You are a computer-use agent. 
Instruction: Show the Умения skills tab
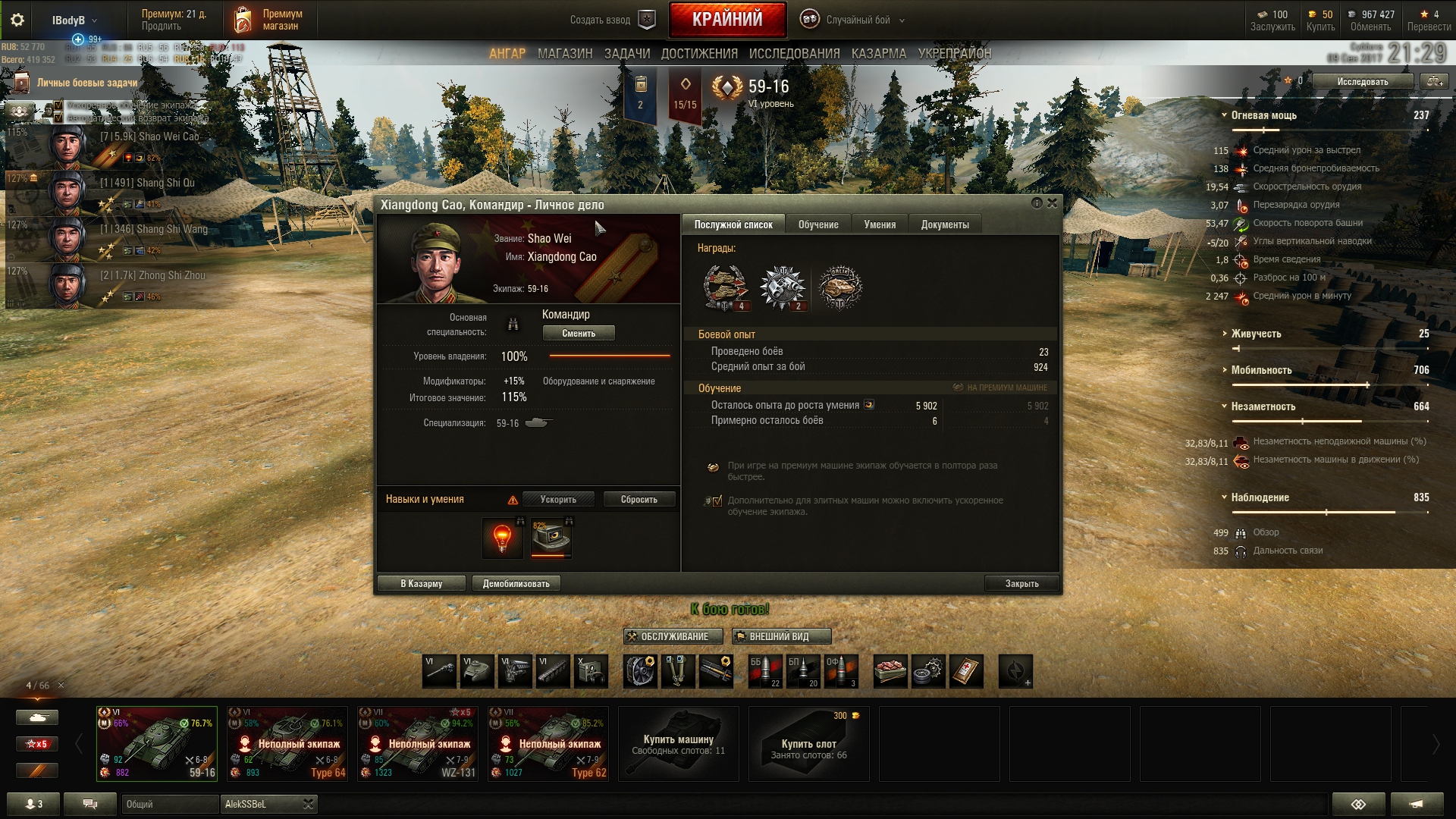click(x=880, y=224)
